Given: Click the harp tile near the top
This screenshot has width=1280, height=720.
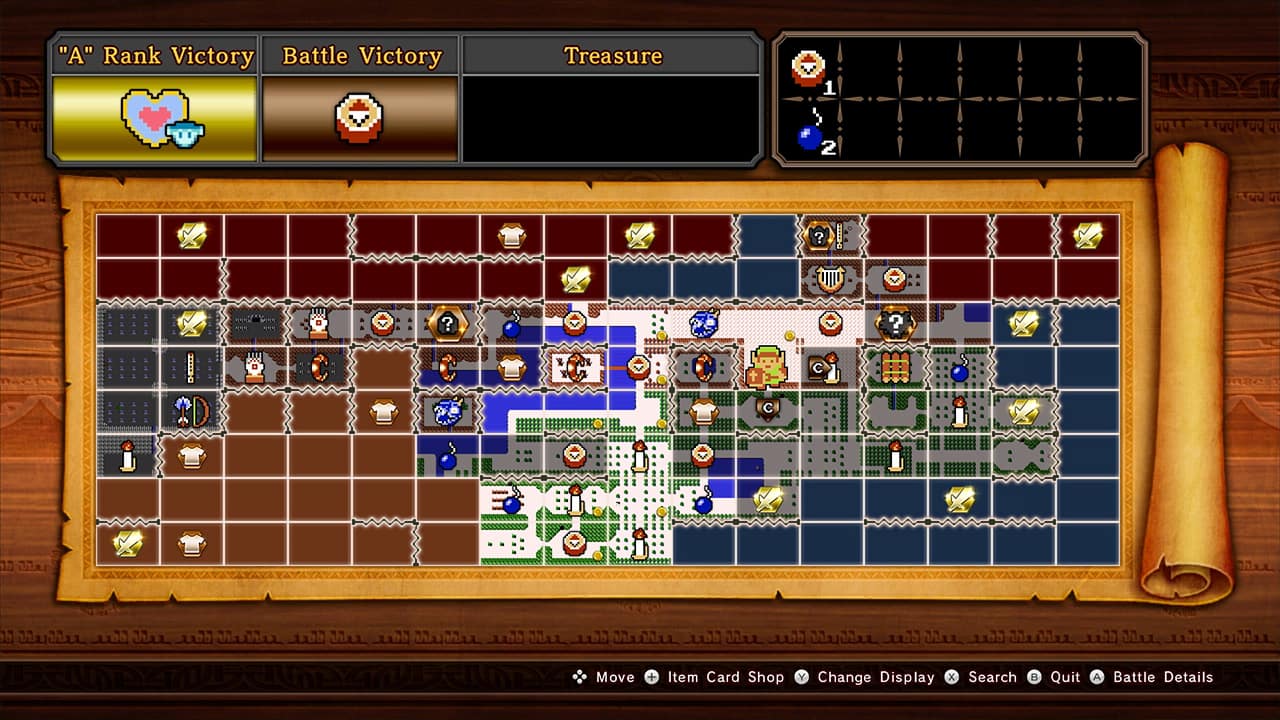Looking at the screenshot, I should (x=832, y=280).
